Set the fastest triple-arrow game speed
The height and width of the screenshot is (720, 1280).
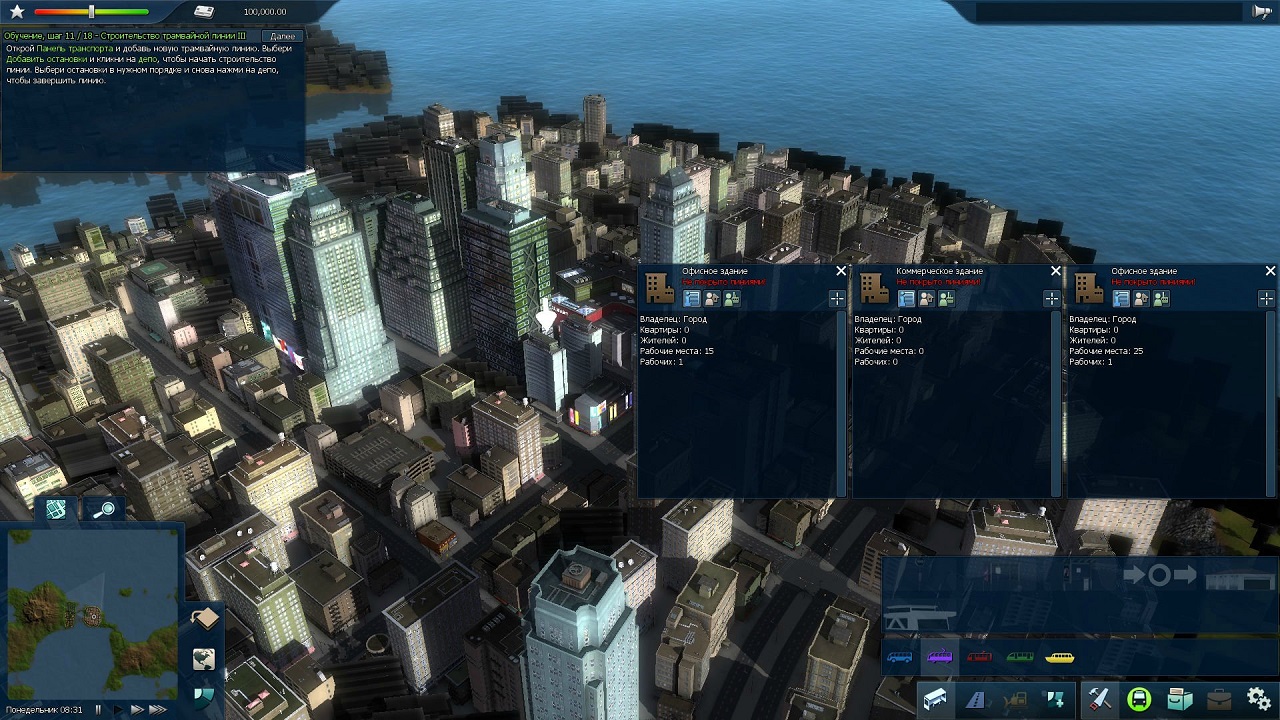(157, 709)
